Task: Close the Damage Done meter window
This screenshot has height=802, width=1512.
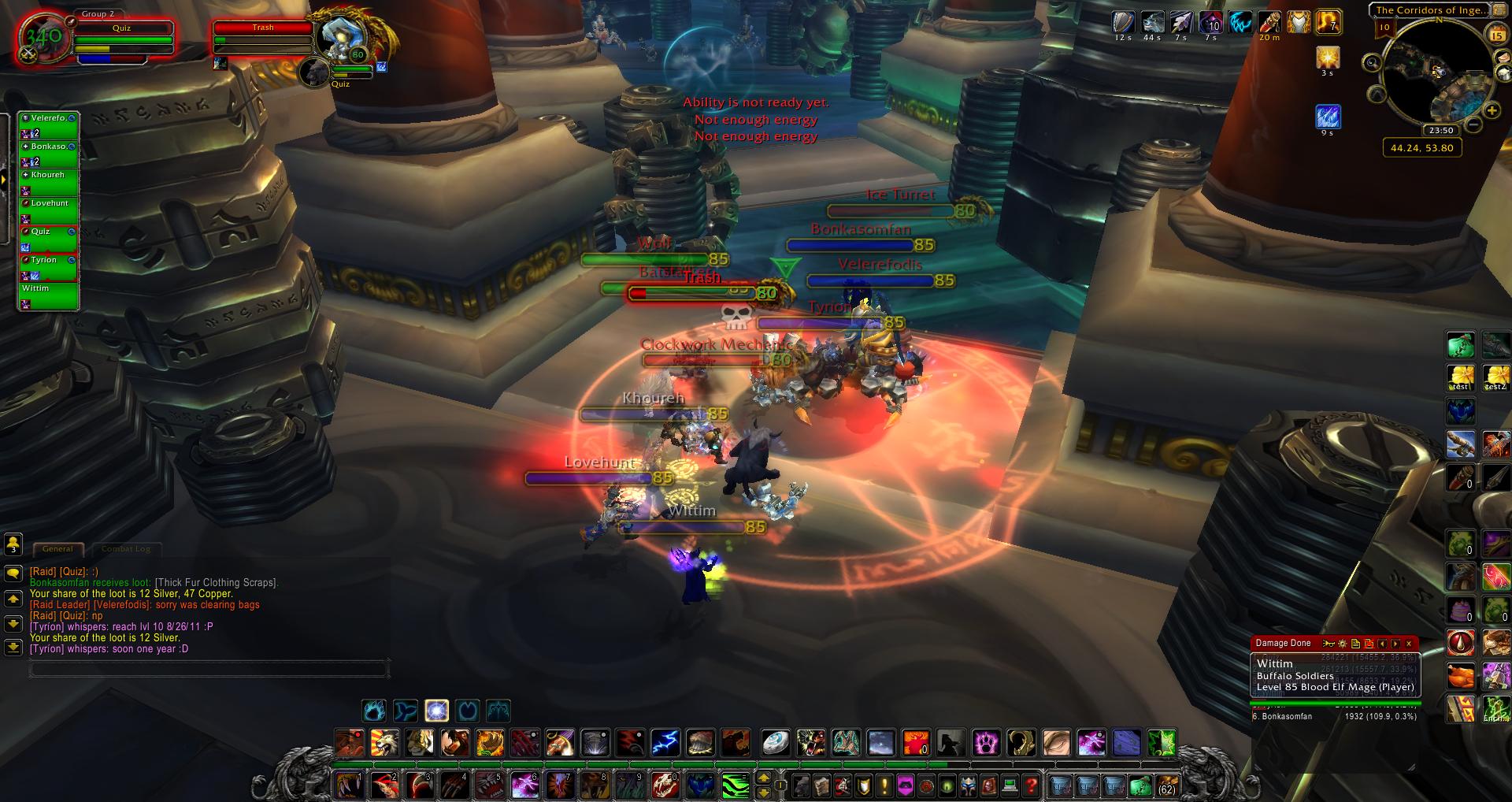Action: coord(1409,644)
